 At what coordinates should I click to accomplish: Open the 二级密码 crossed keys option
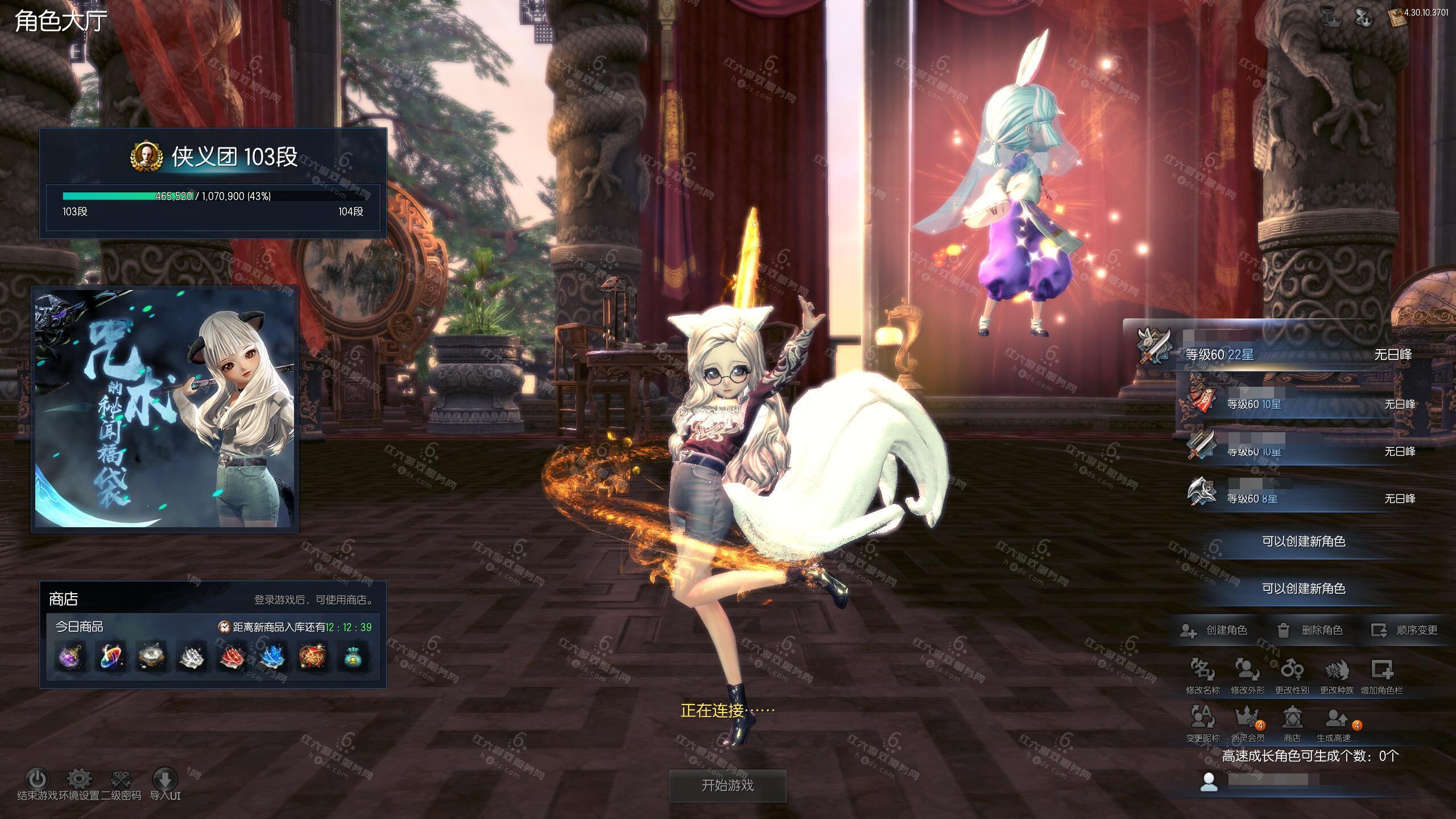121,779
